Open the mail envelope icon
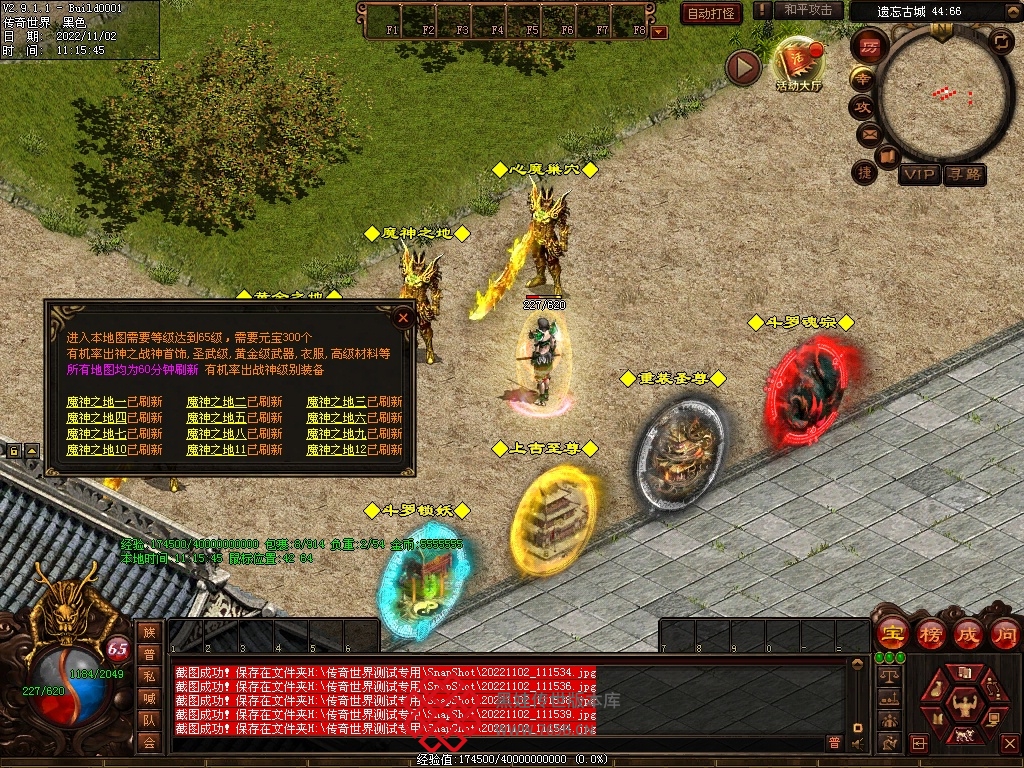Screen dimensions: 1024x768 868,133
